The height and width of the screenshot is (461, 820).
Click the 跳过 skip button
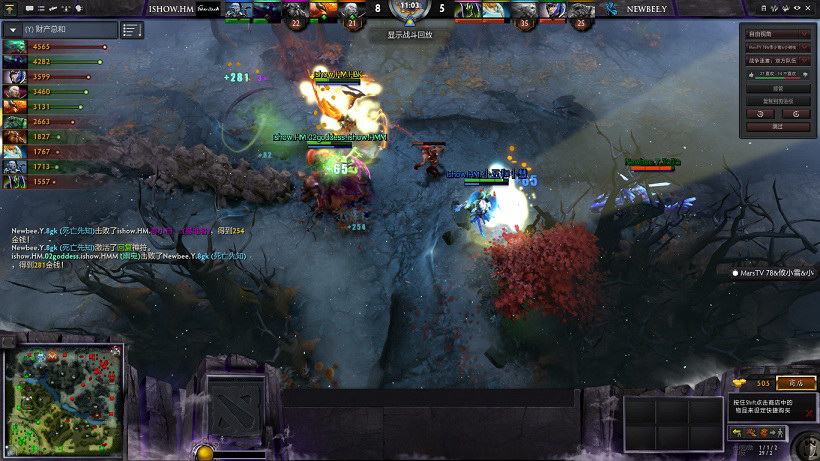(778, 127)
